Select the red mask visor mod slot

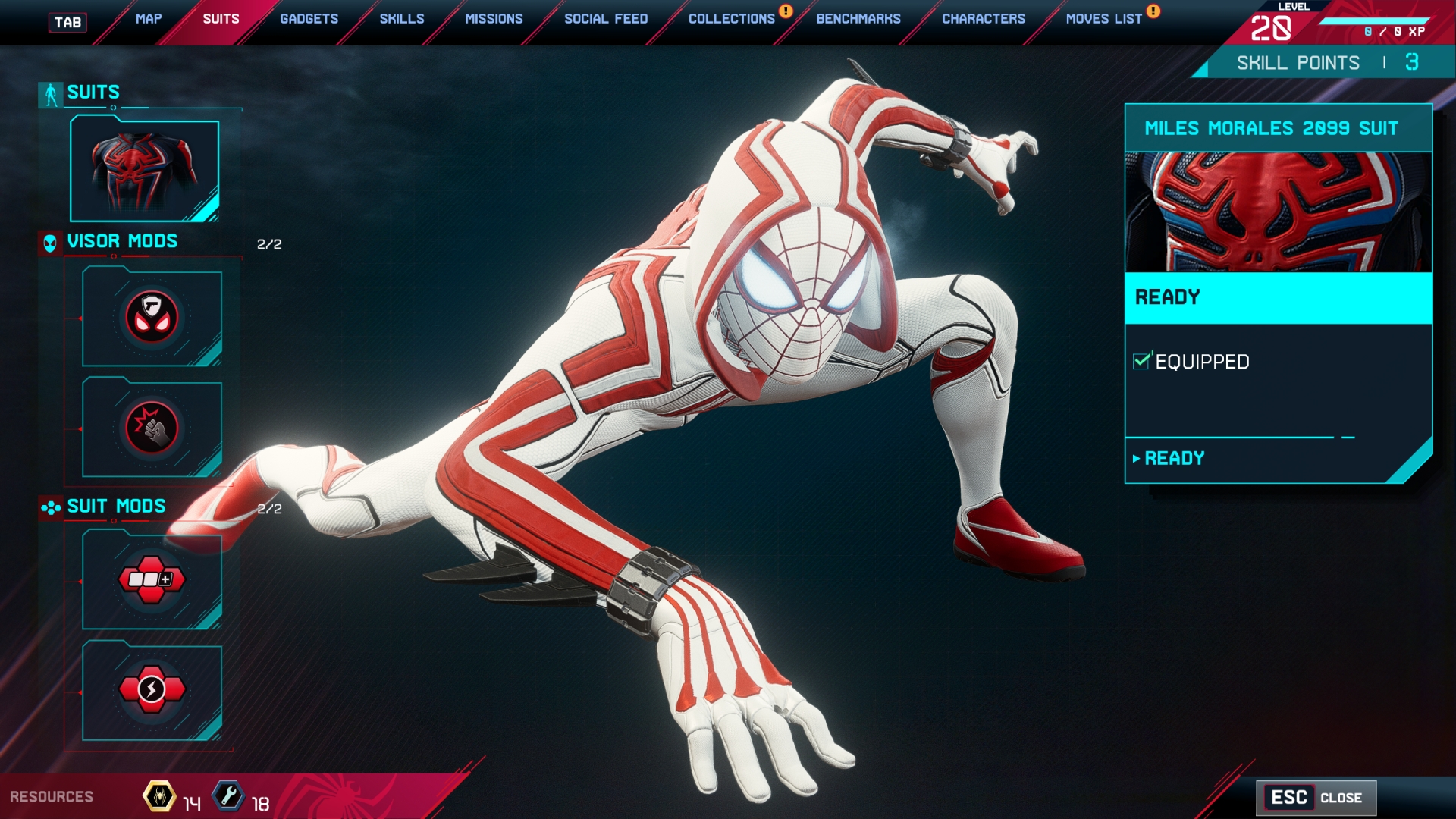pyautogui.click(x=152, y=318)
